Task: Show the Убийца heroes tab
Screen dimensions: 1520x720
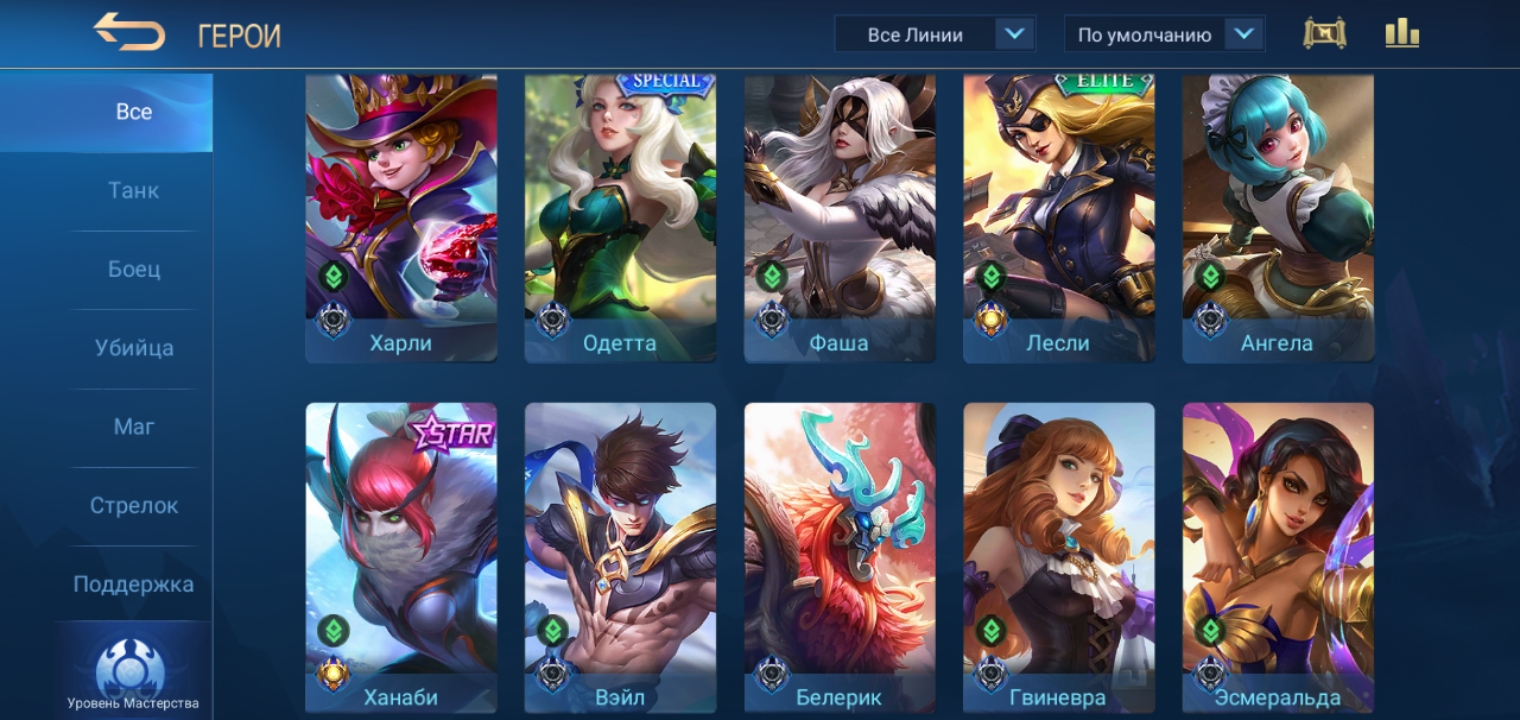Action: 133,349
